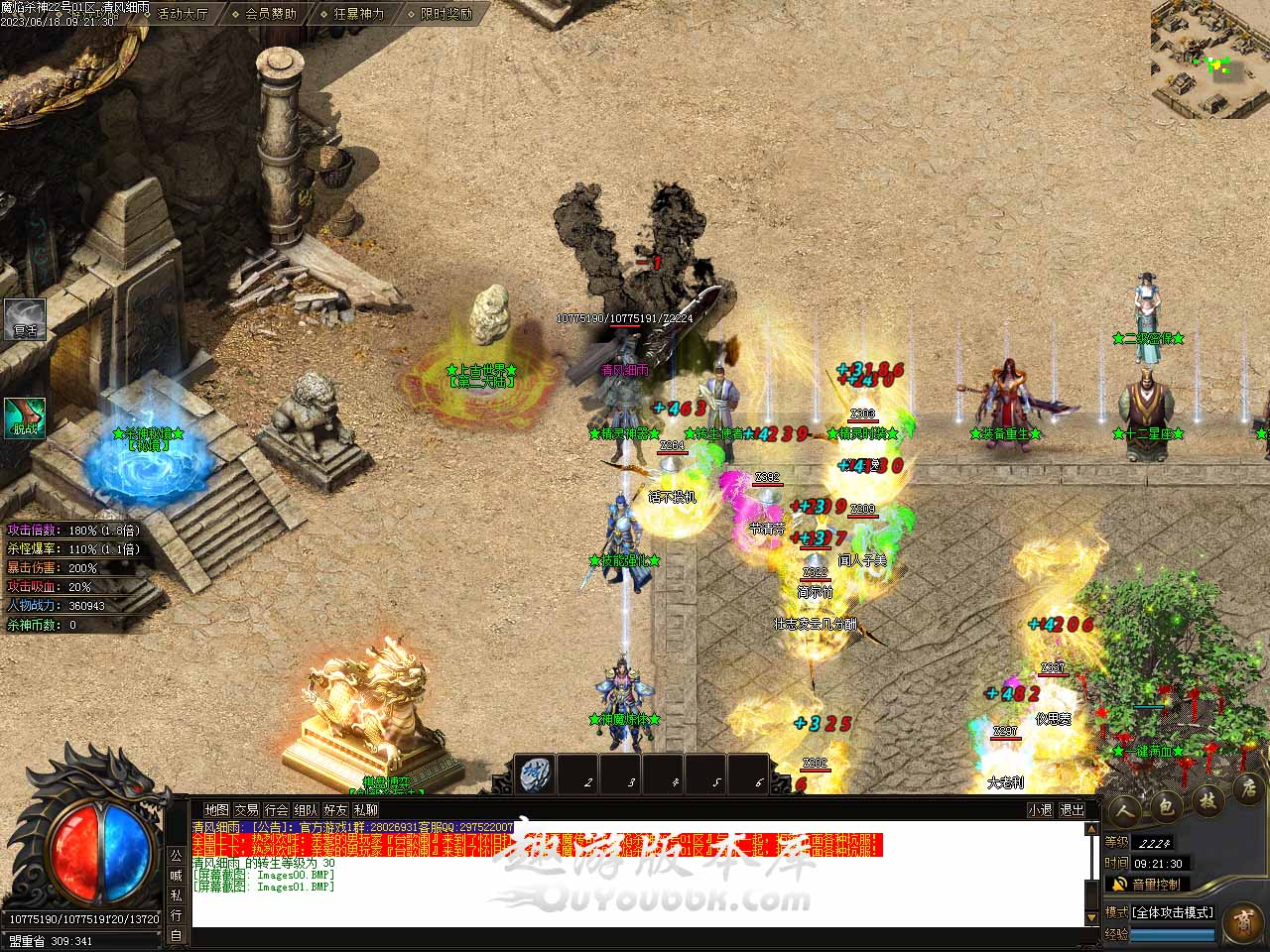The height and width of the screenshot is (952, 1270).
Task: Switch to the 地图 map tab
Action: (x=216, y=810)
